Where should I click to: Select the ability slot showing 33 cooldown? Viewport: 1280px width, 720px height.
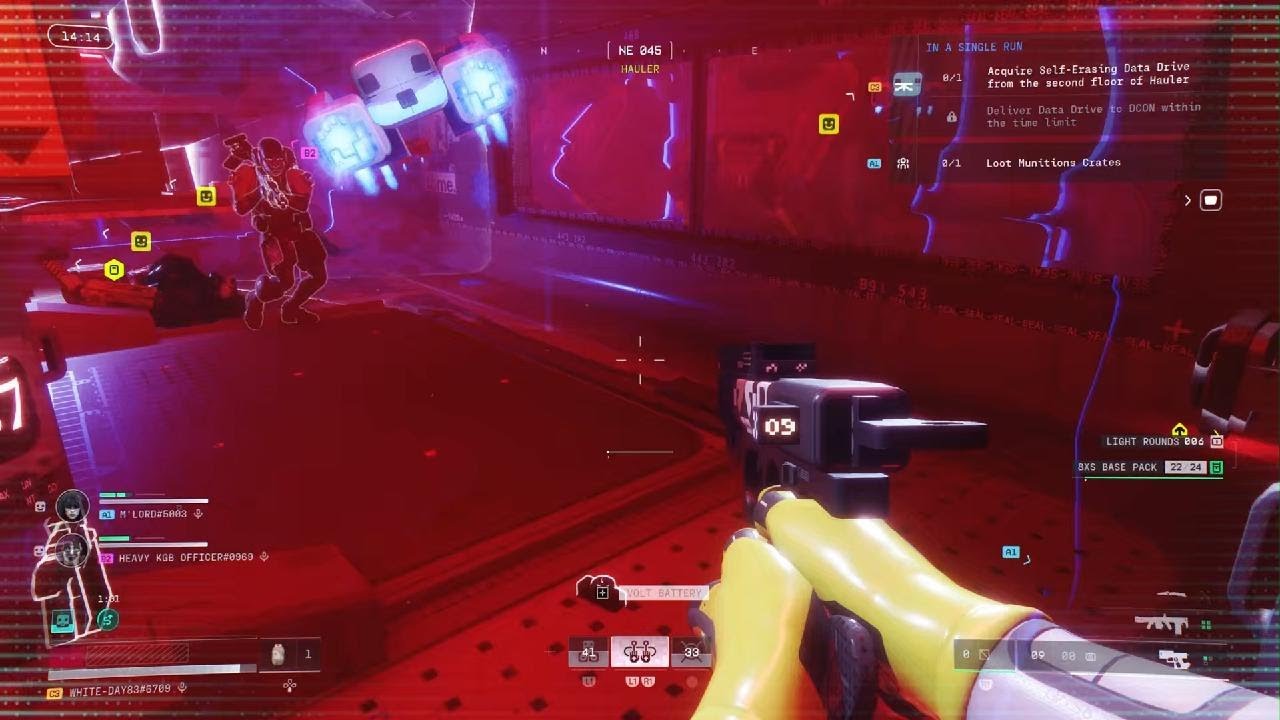691,653
